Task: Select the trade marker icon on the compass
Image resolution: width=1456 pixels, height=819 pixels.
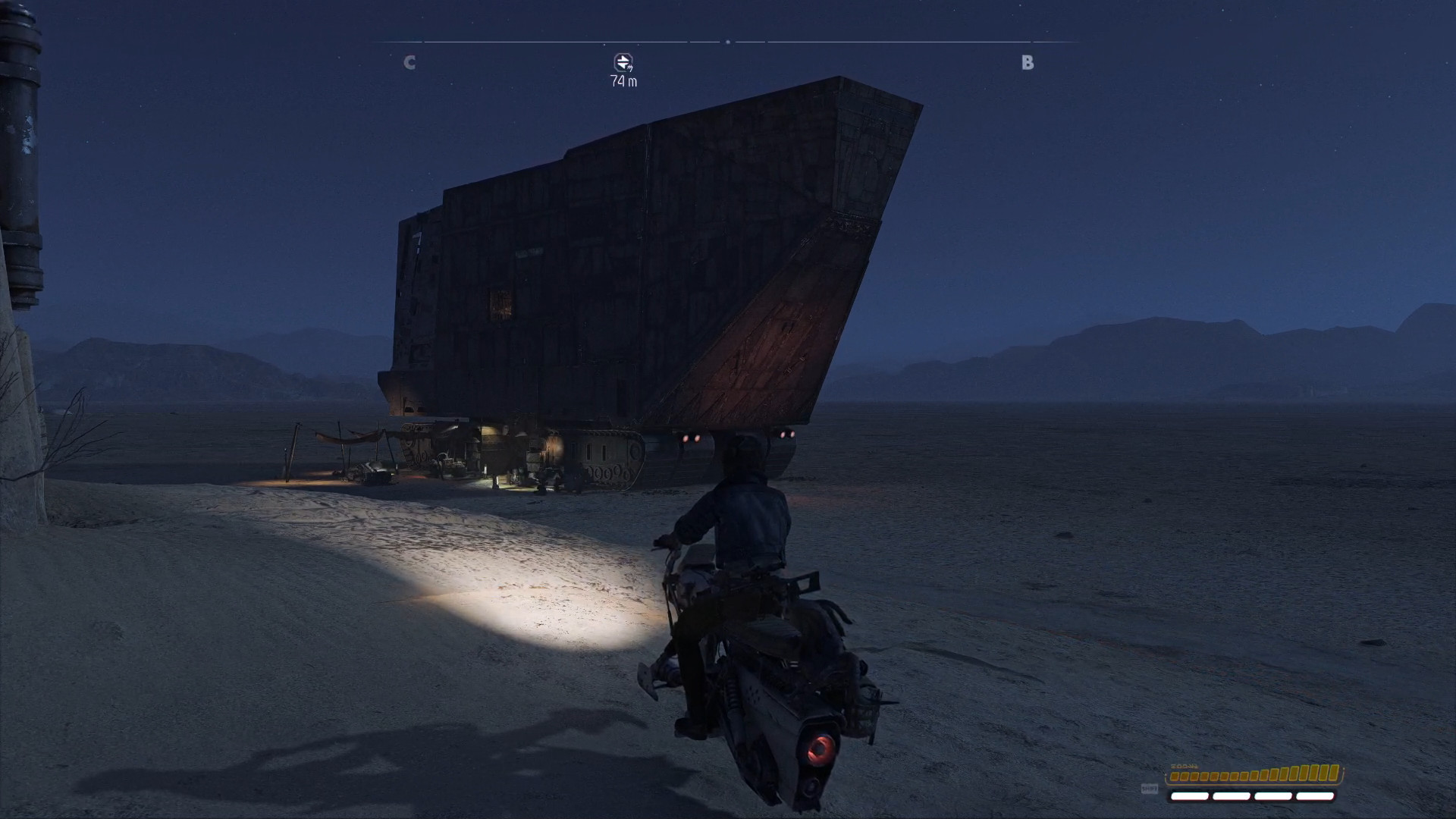Action: (x=623, y=62)
